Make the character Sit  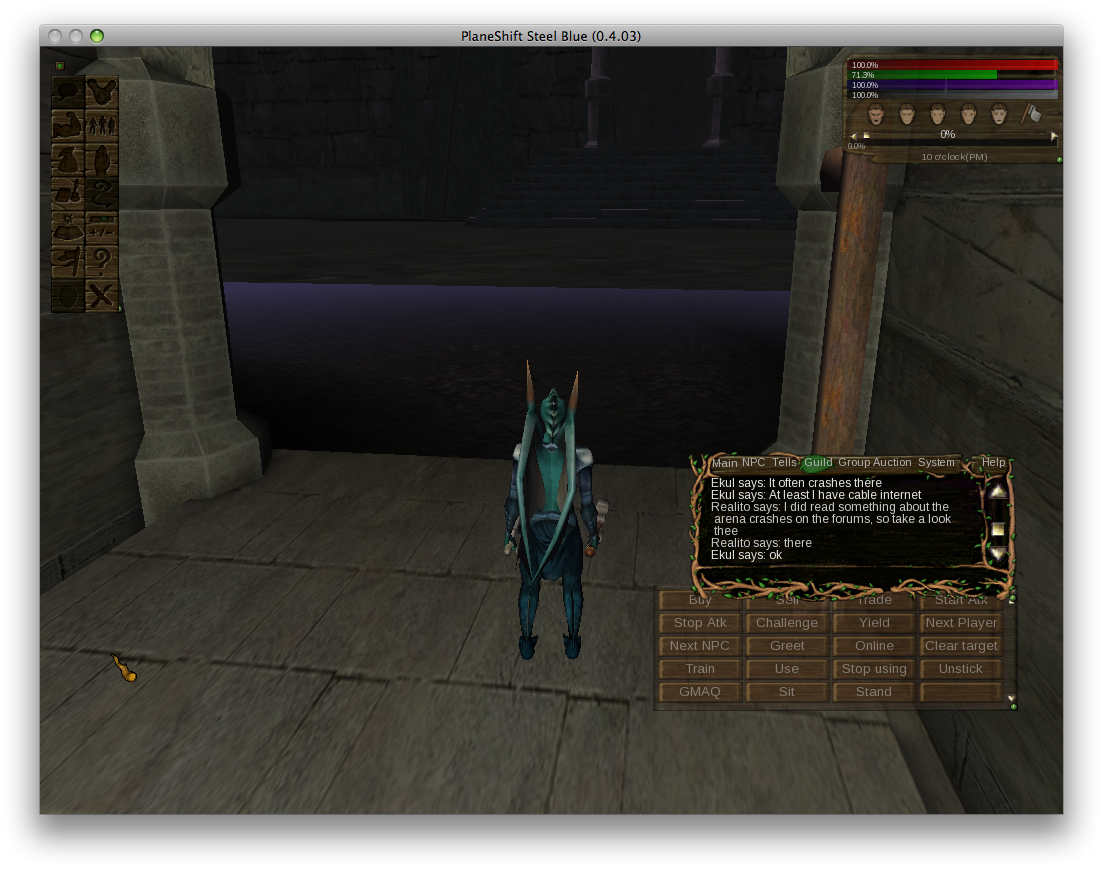point(787,692)
